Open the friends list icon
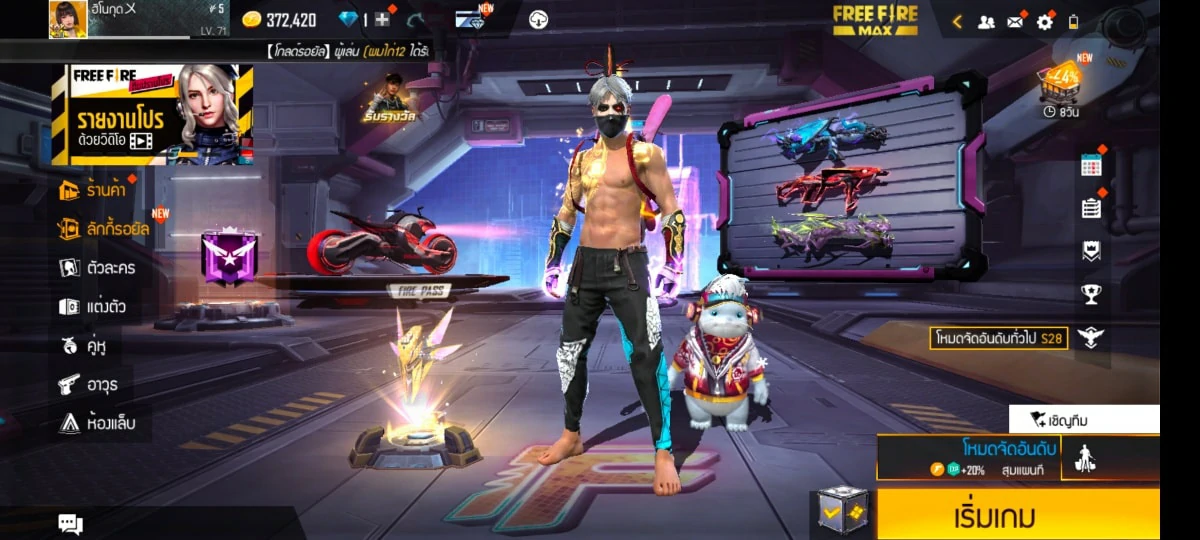 [x=986, y=21]
